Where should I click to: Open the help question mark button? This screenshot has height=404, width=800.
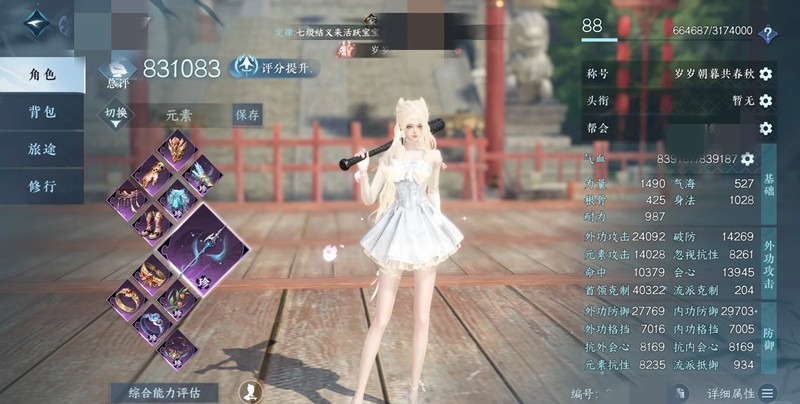click(768, 34)
